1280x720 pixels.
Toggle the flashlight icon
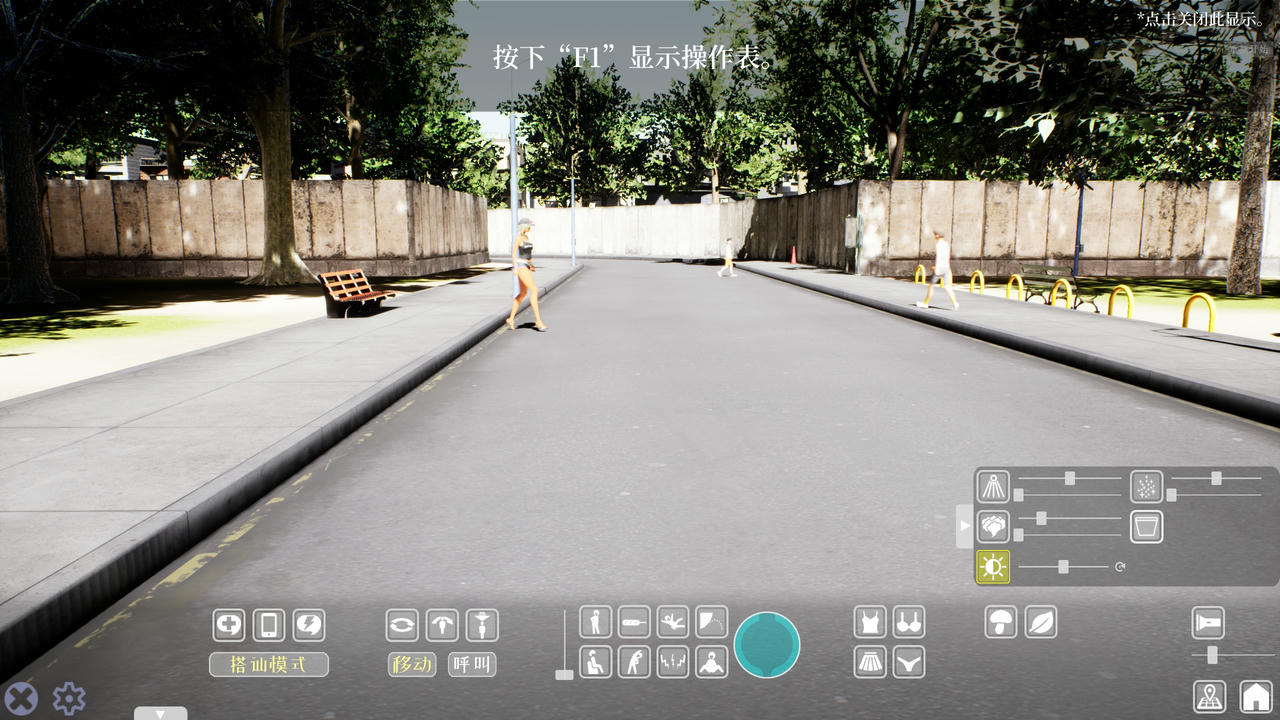click(1208, 622)
